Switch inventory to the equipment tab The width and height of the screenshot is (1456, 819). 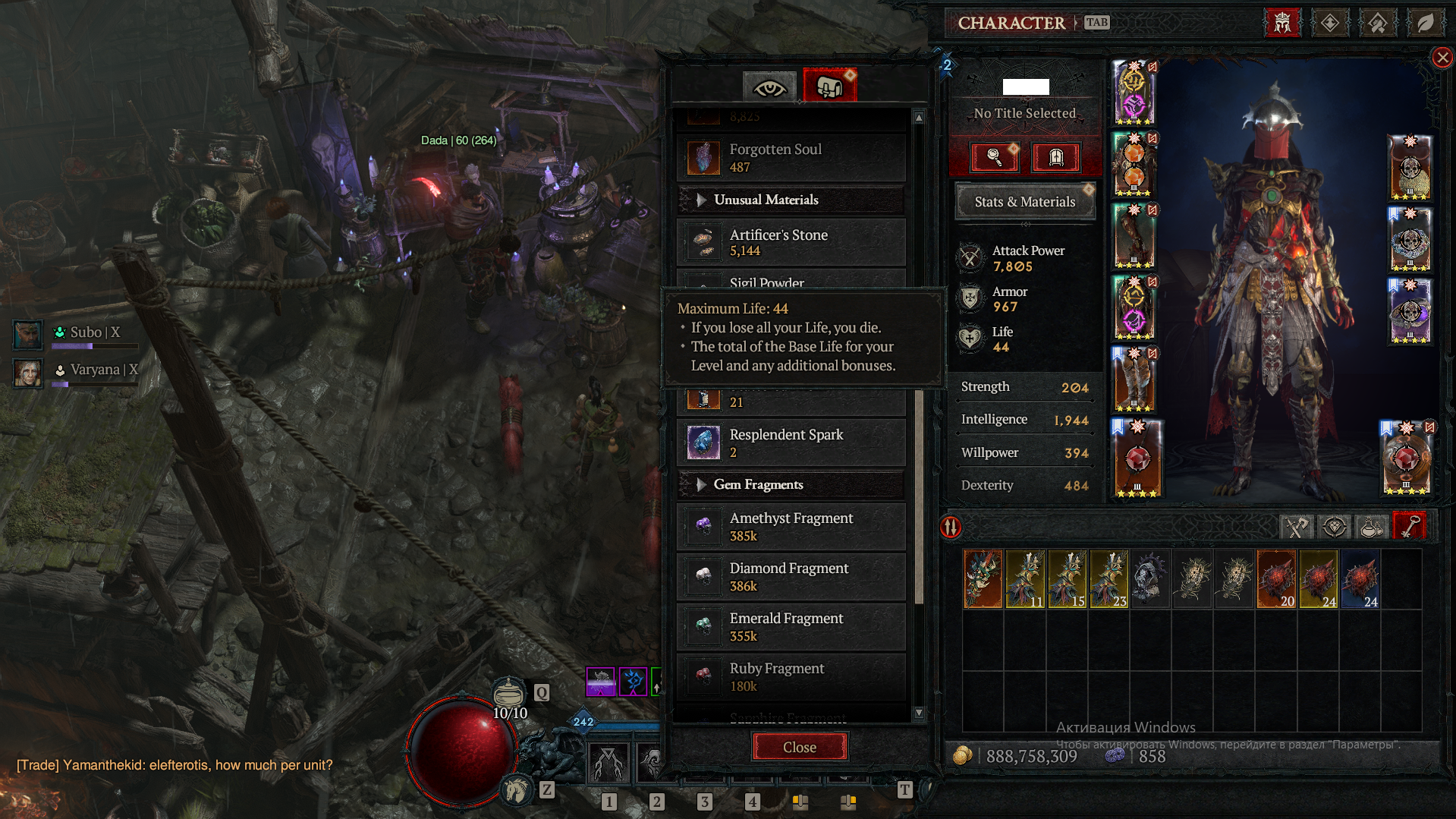pos(1296,527)
